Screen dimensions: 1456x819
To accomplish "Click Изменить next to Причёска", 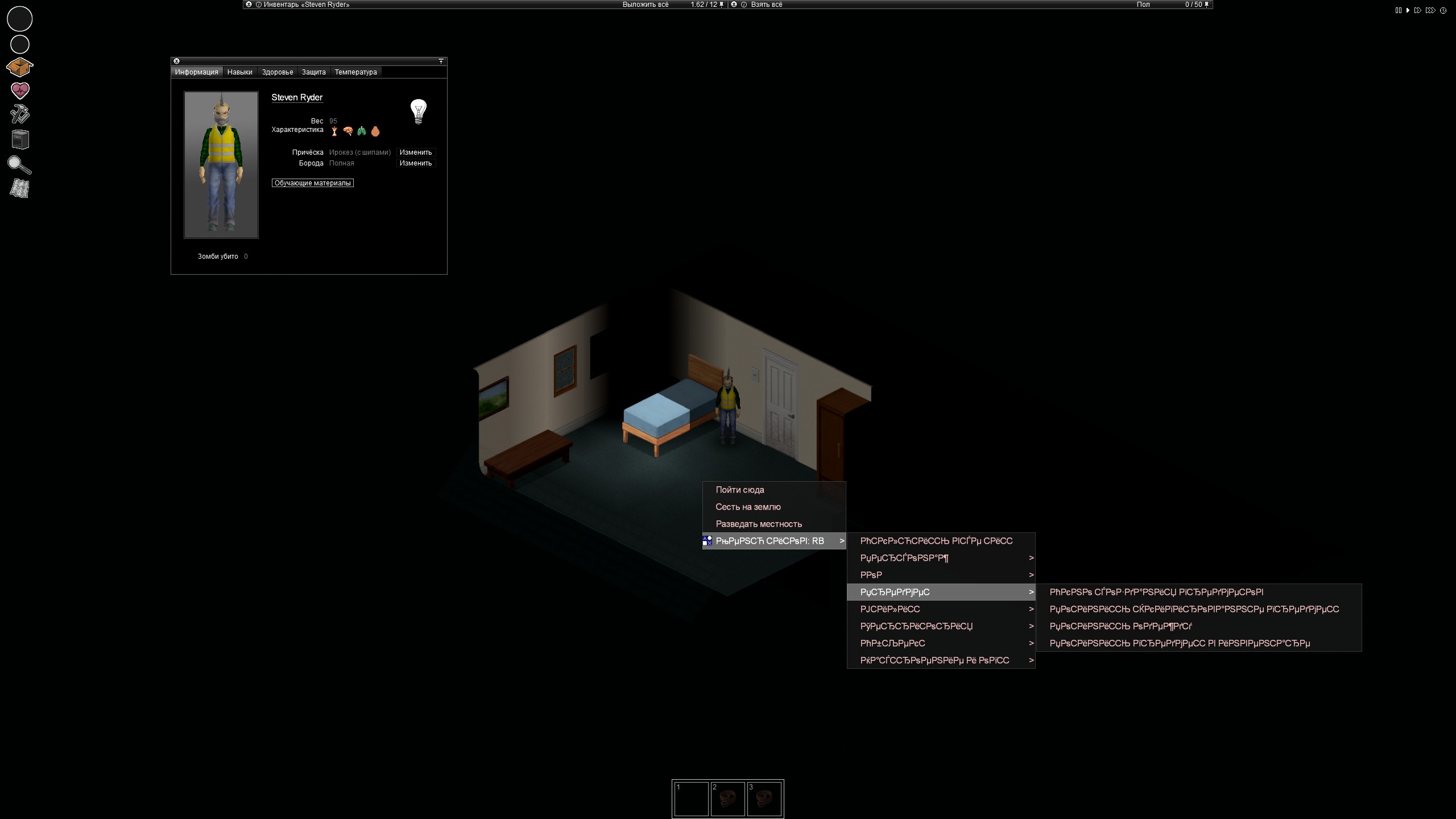I will (415, 152).
